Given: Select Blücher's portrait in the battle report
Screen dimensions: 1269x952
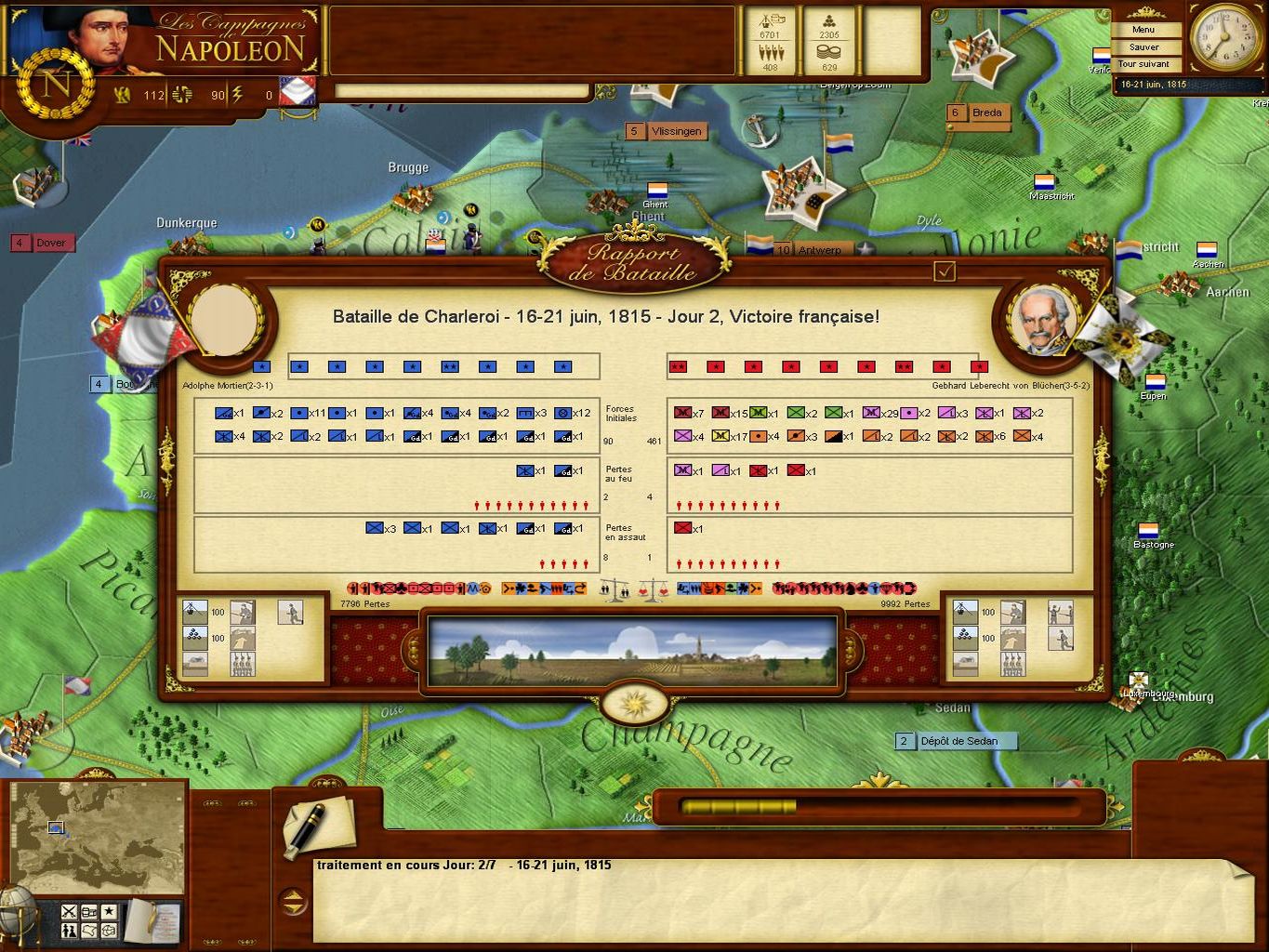Looking at the screenshot, I should coord(1043,319).
